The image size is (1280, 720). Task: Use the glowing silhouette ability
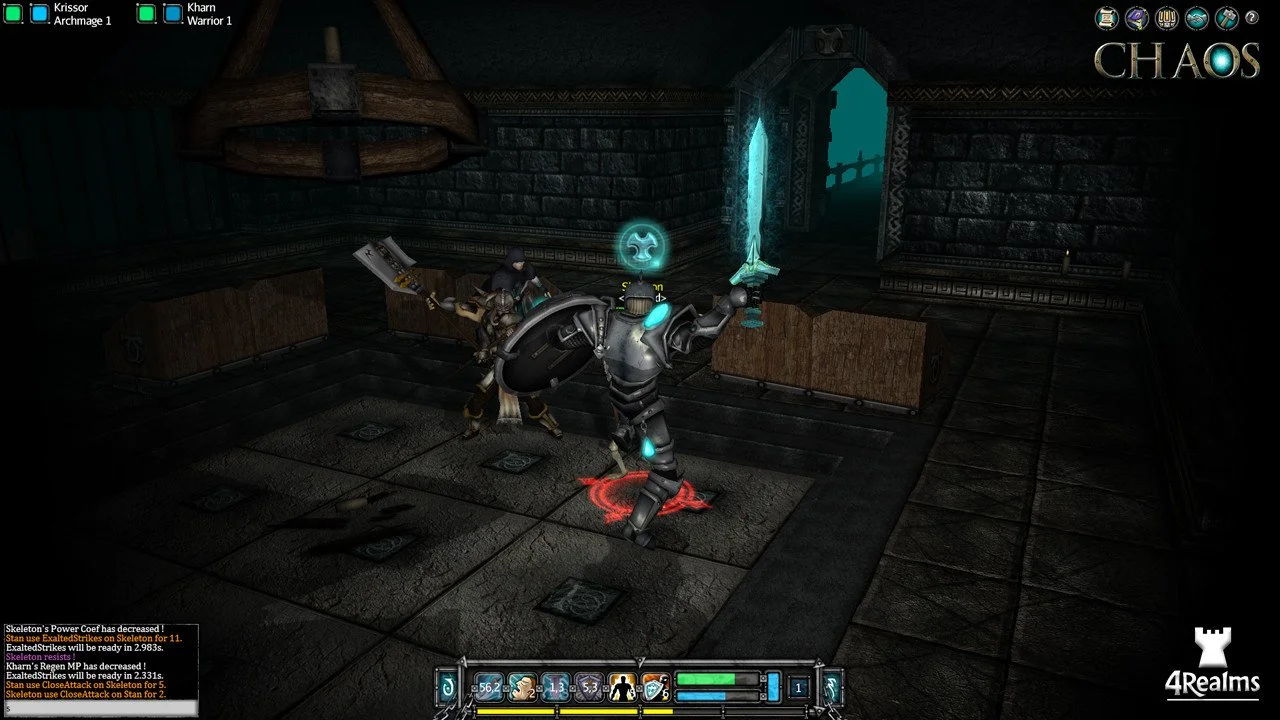[622, 687]
